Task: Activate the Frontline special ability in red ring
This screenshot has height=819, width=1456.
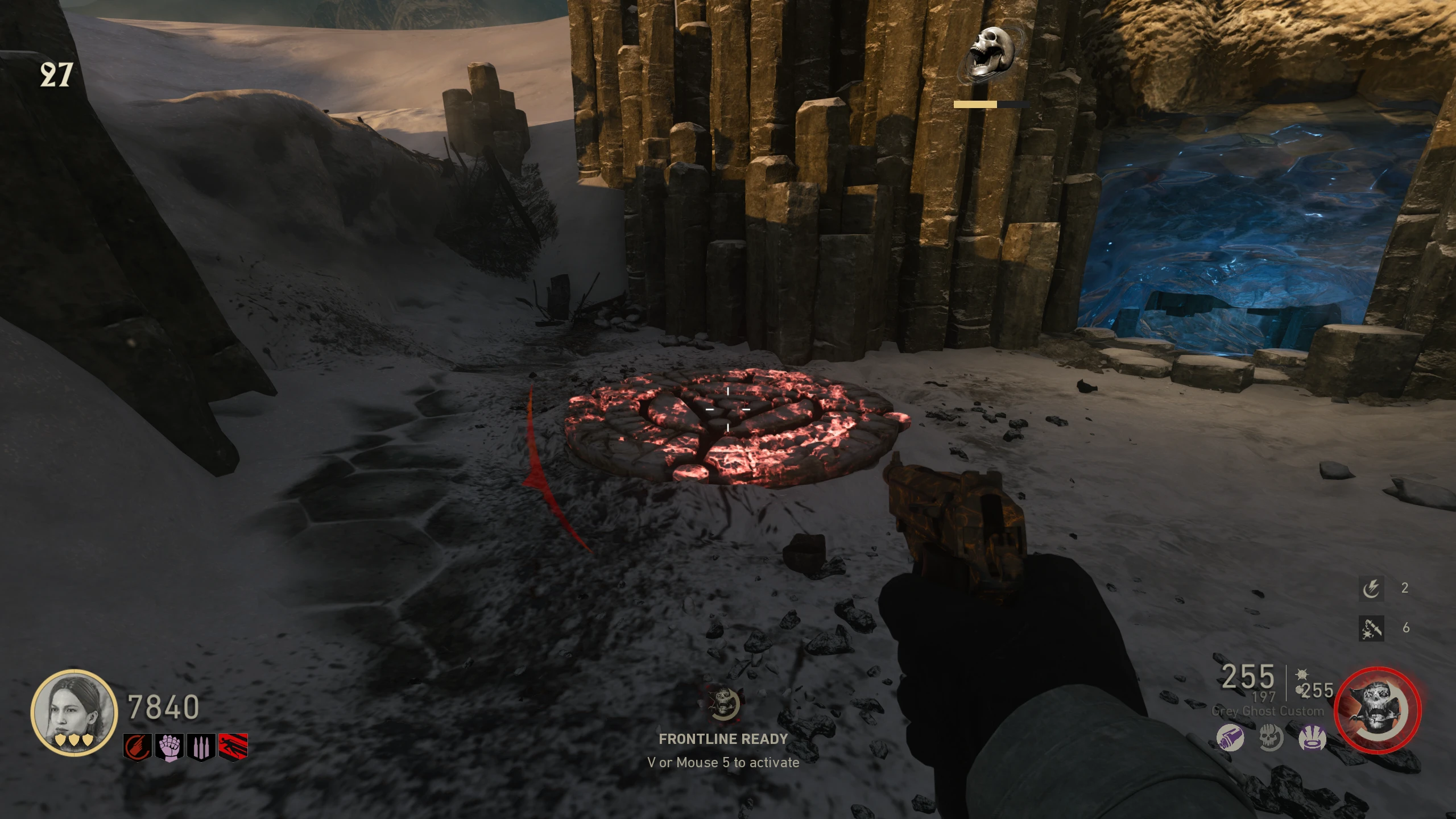Action: 1378,711
